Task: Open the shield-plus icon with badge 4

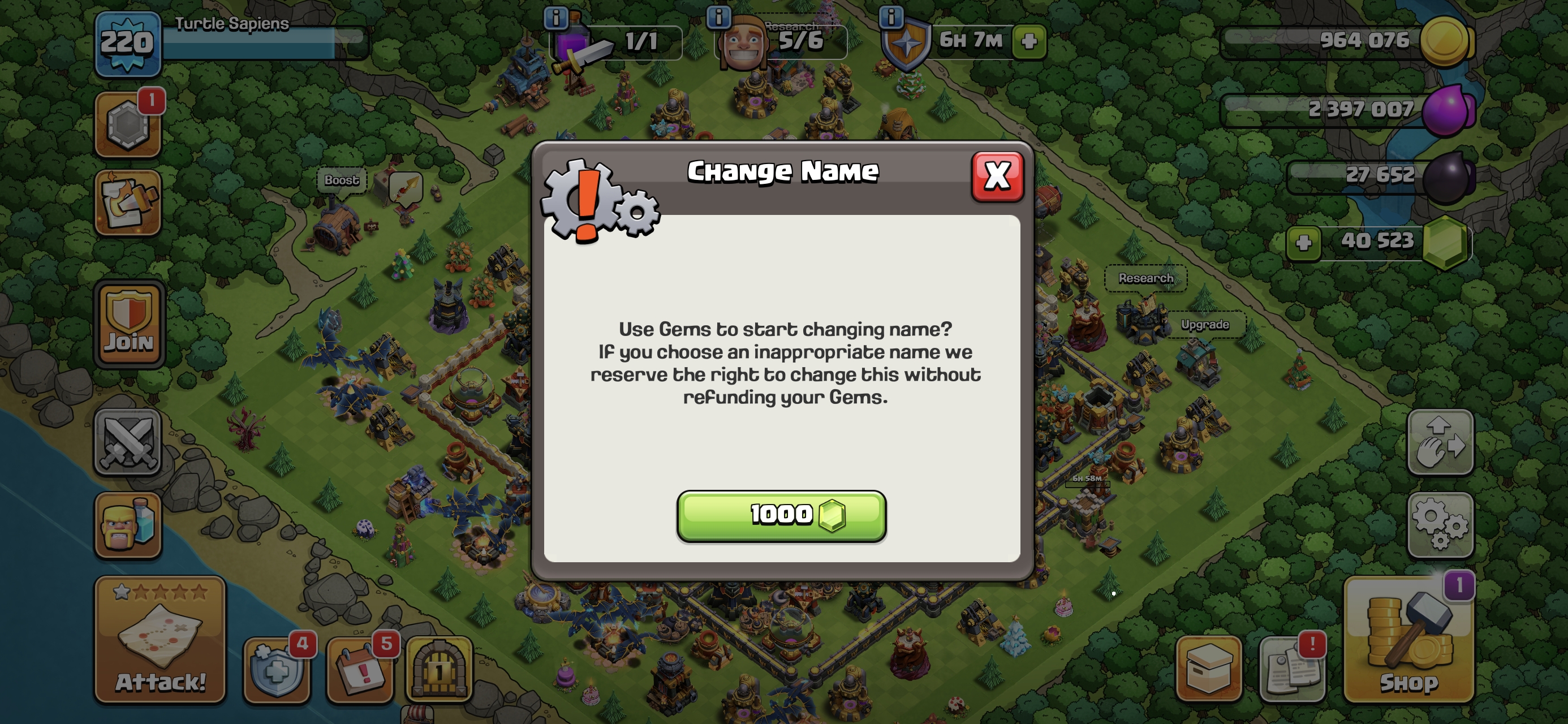Action: point(277,670)
